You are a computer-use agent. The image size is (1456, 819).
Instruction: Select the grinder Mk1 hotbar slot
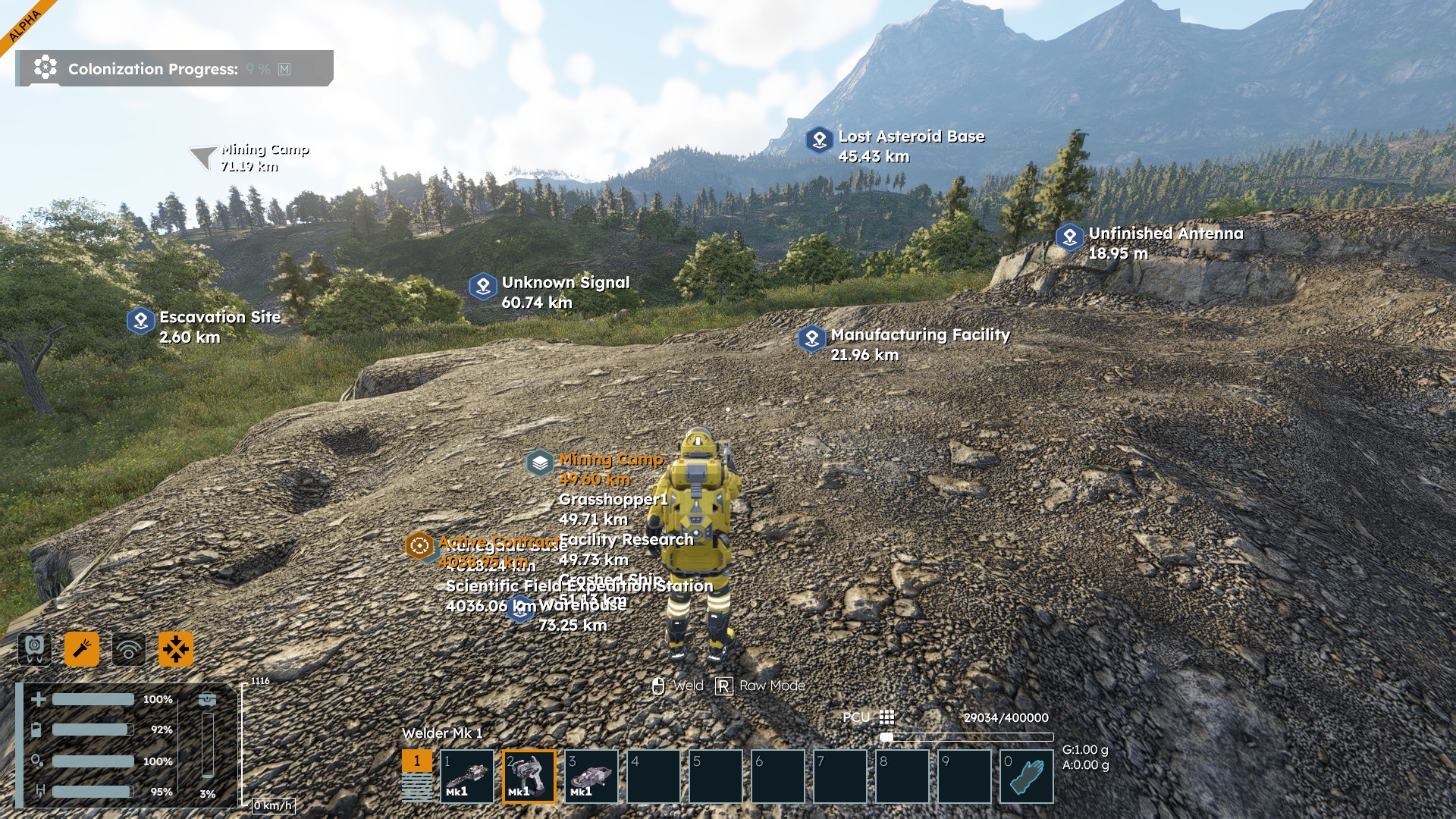[591, 776]
